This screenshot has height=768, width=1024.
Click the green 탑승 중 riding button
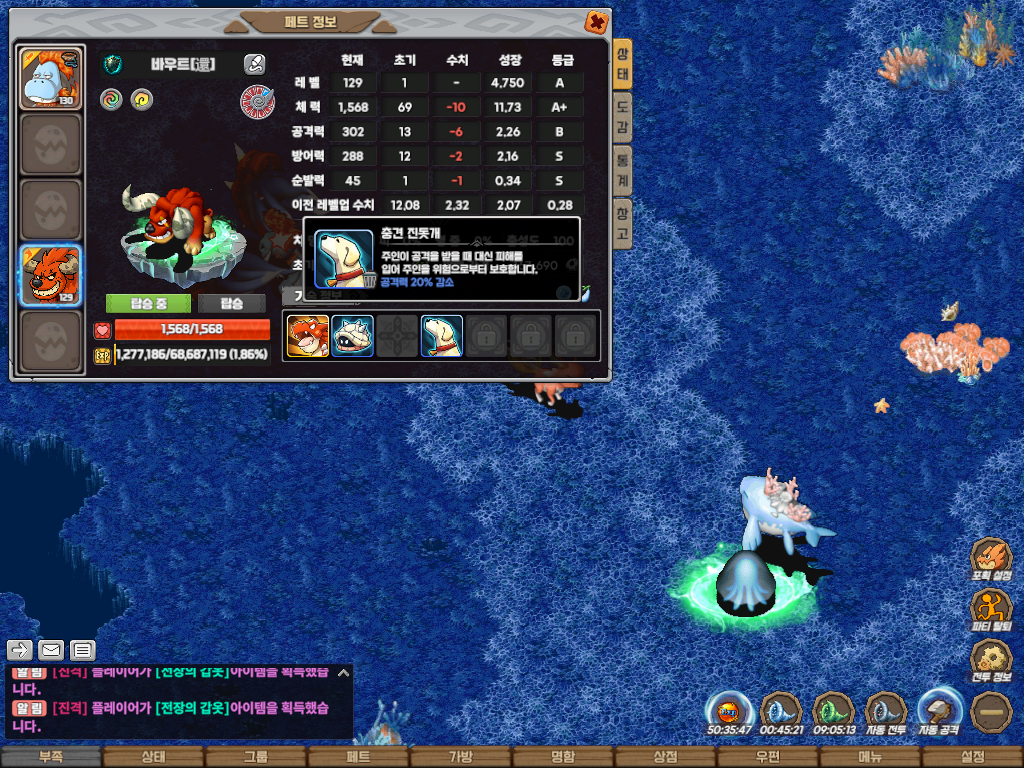tap(147, 303)
